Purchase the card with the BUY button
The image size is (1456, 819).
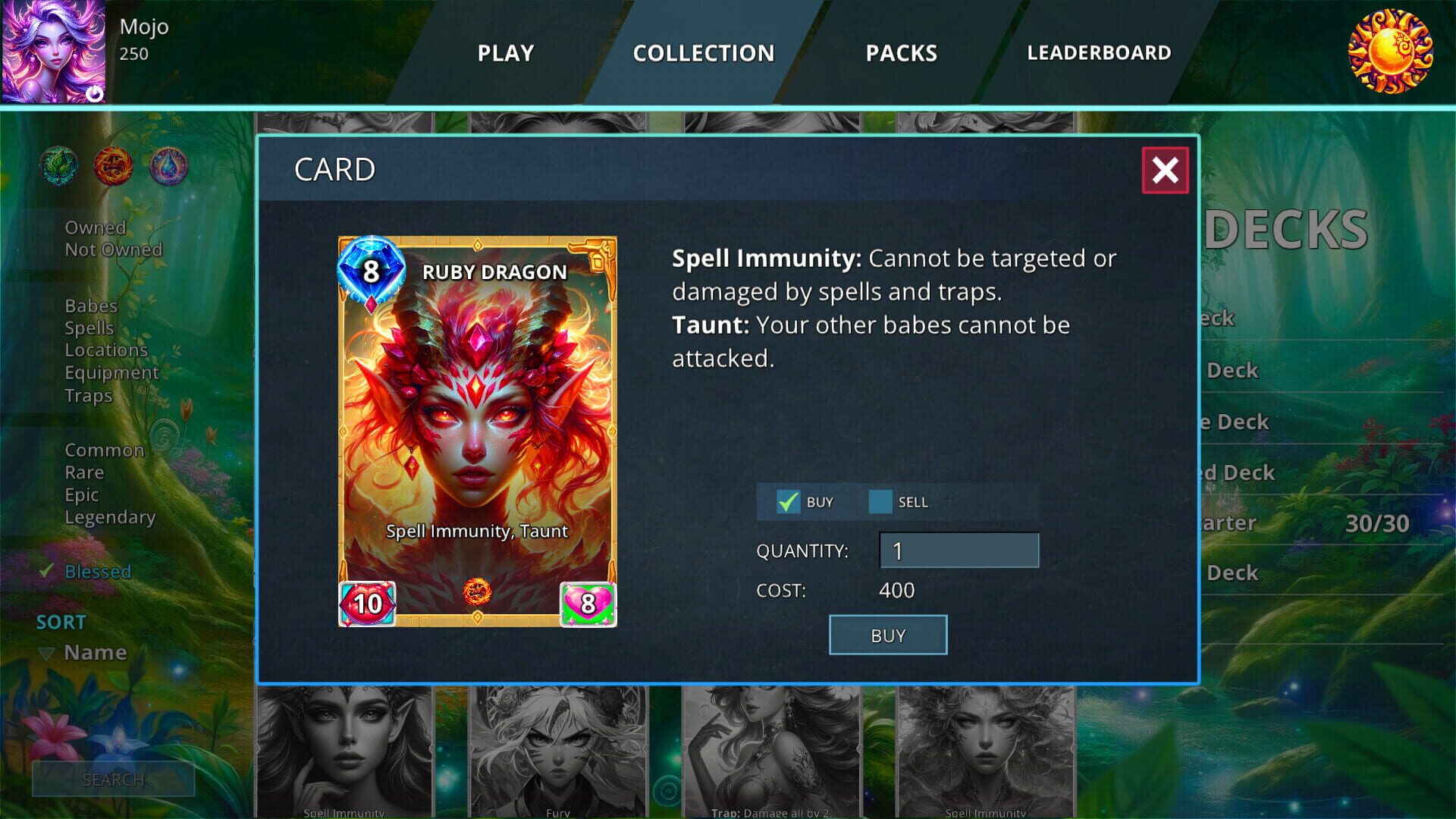tap(887, 635)
